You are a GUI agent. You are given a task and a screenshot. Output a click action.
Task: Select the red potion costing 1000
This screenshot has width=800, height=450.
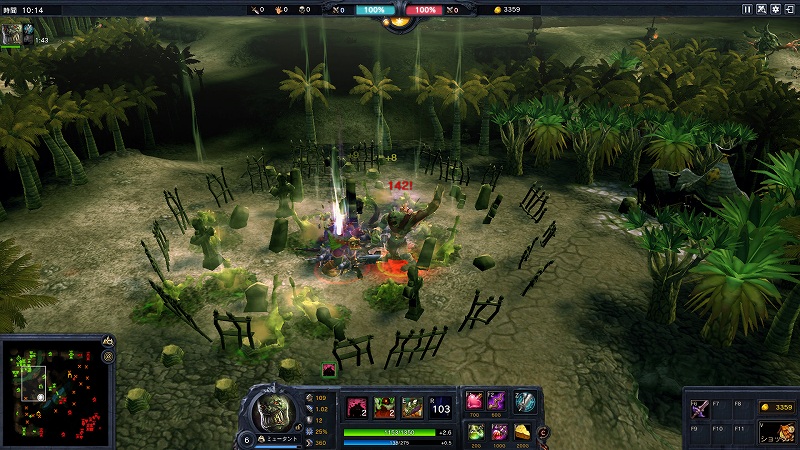[x=497, y=431]
